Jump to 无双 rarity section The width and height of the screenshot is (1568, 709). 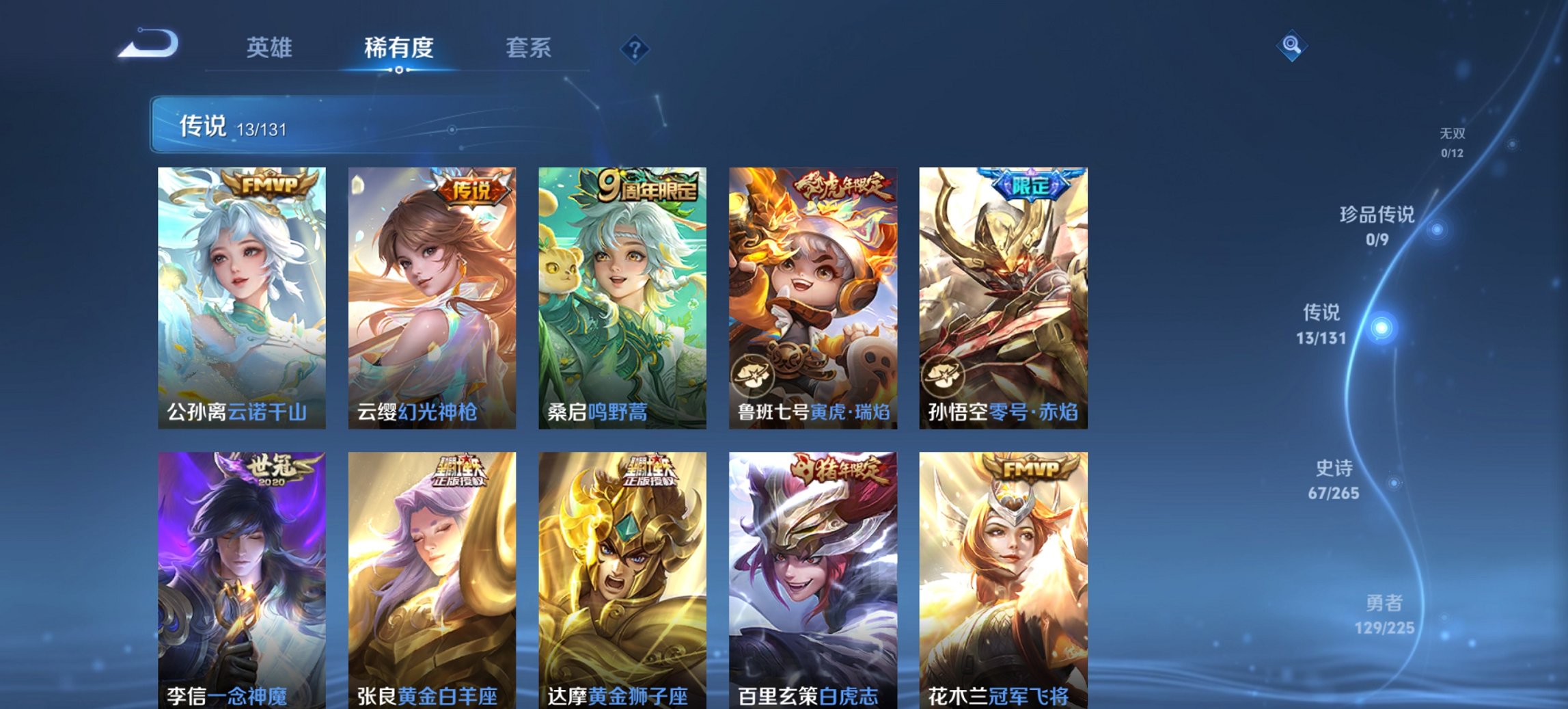coord(1453,133)
